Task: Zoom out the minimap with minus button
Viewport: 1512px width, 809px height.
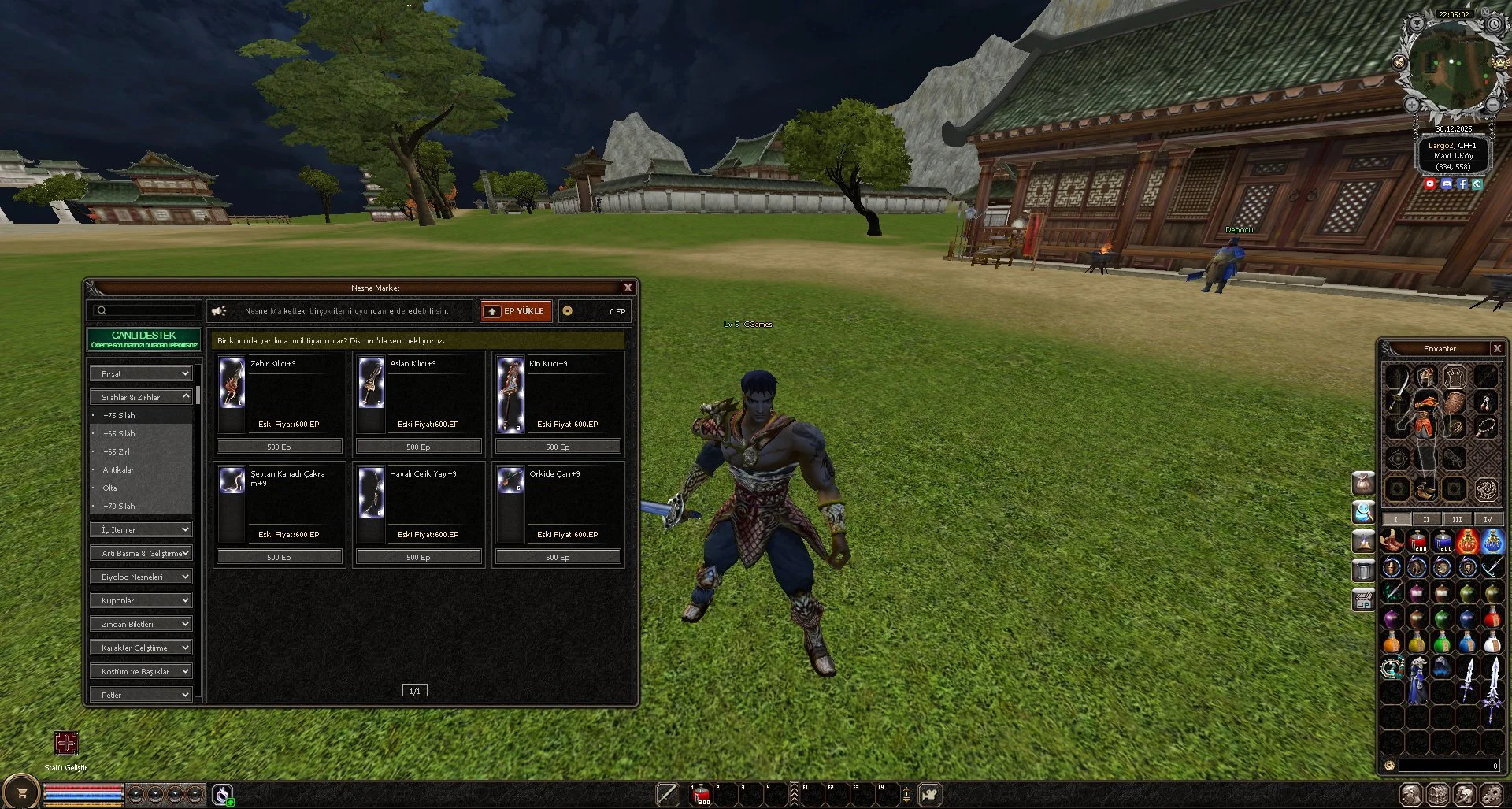Action: click(x=1492, y=105)
